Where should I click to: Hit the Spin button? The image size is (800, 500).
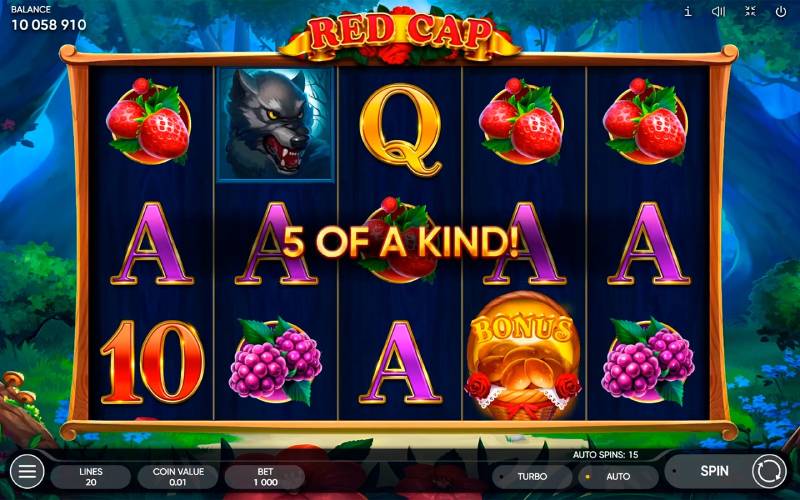tap(714, 471)
